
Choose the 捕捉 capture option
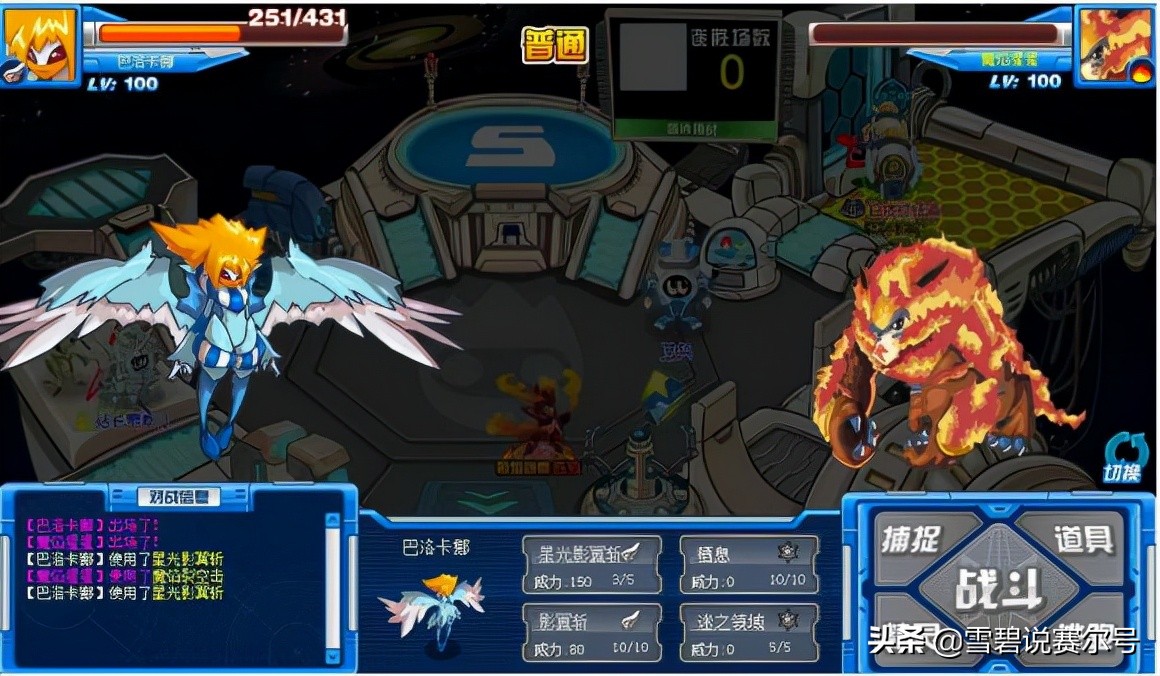(x=910, y=540)
